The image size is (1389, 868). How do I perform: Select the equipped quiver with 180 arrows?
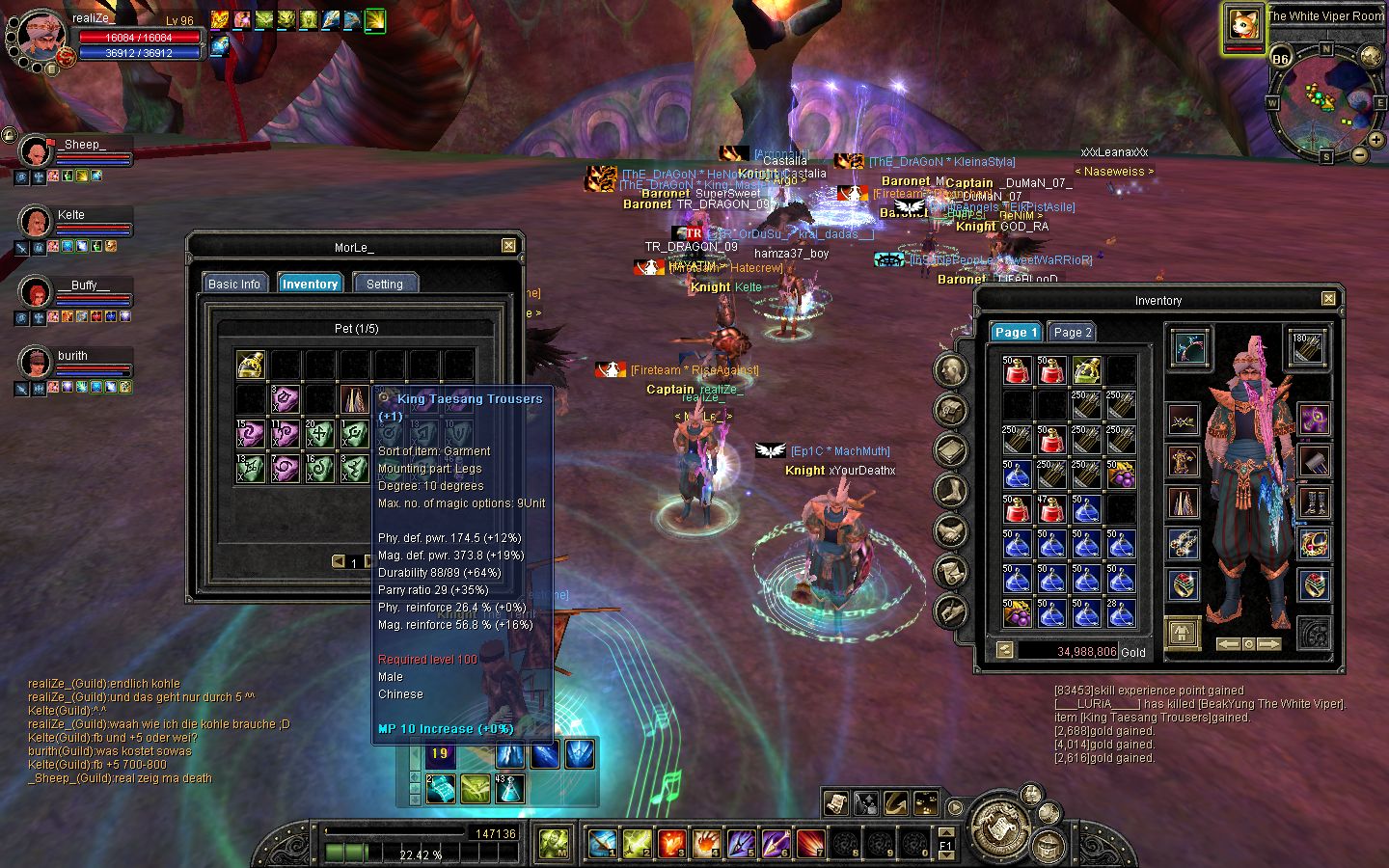coord(1307,346)
